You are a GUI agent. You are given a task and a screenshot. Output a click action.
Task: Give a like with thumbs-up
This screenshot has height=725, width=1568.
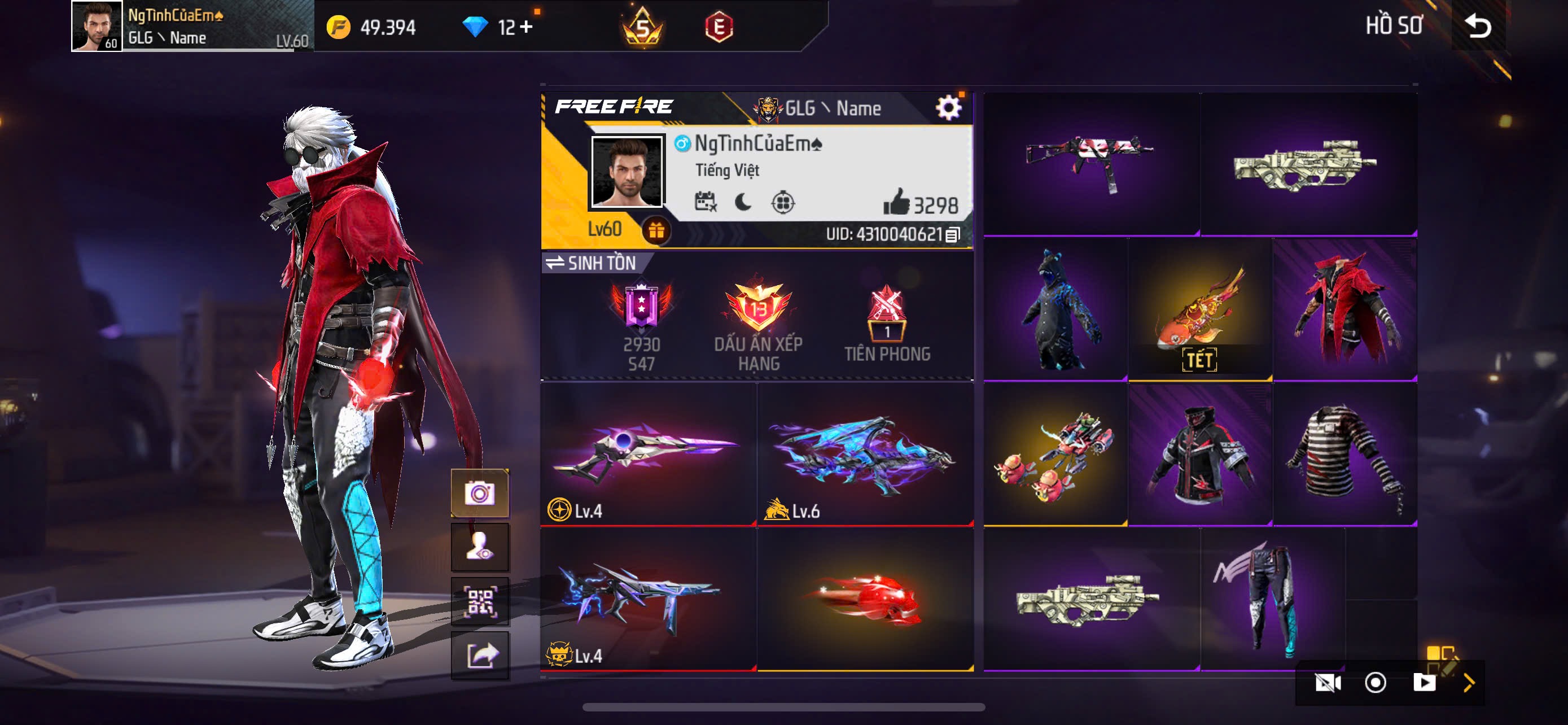tap(896, 203)
